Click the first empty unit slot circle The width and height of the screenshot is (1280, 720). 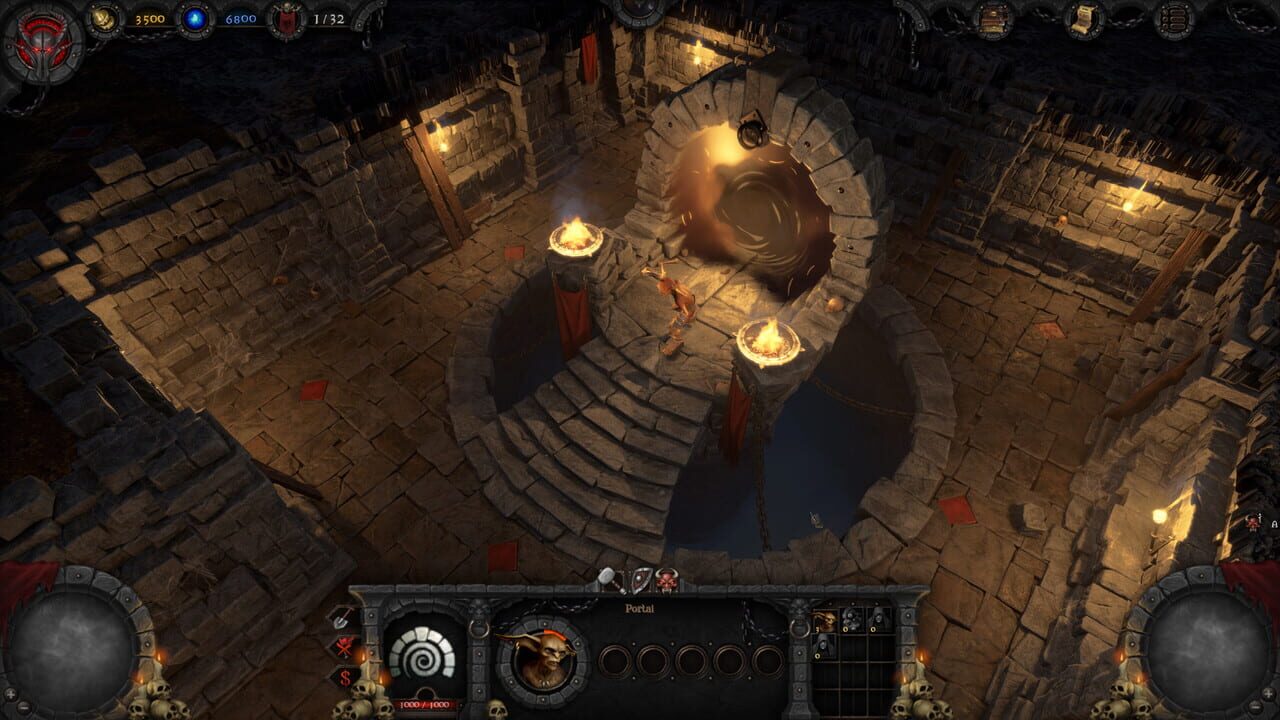pos(617,662)
